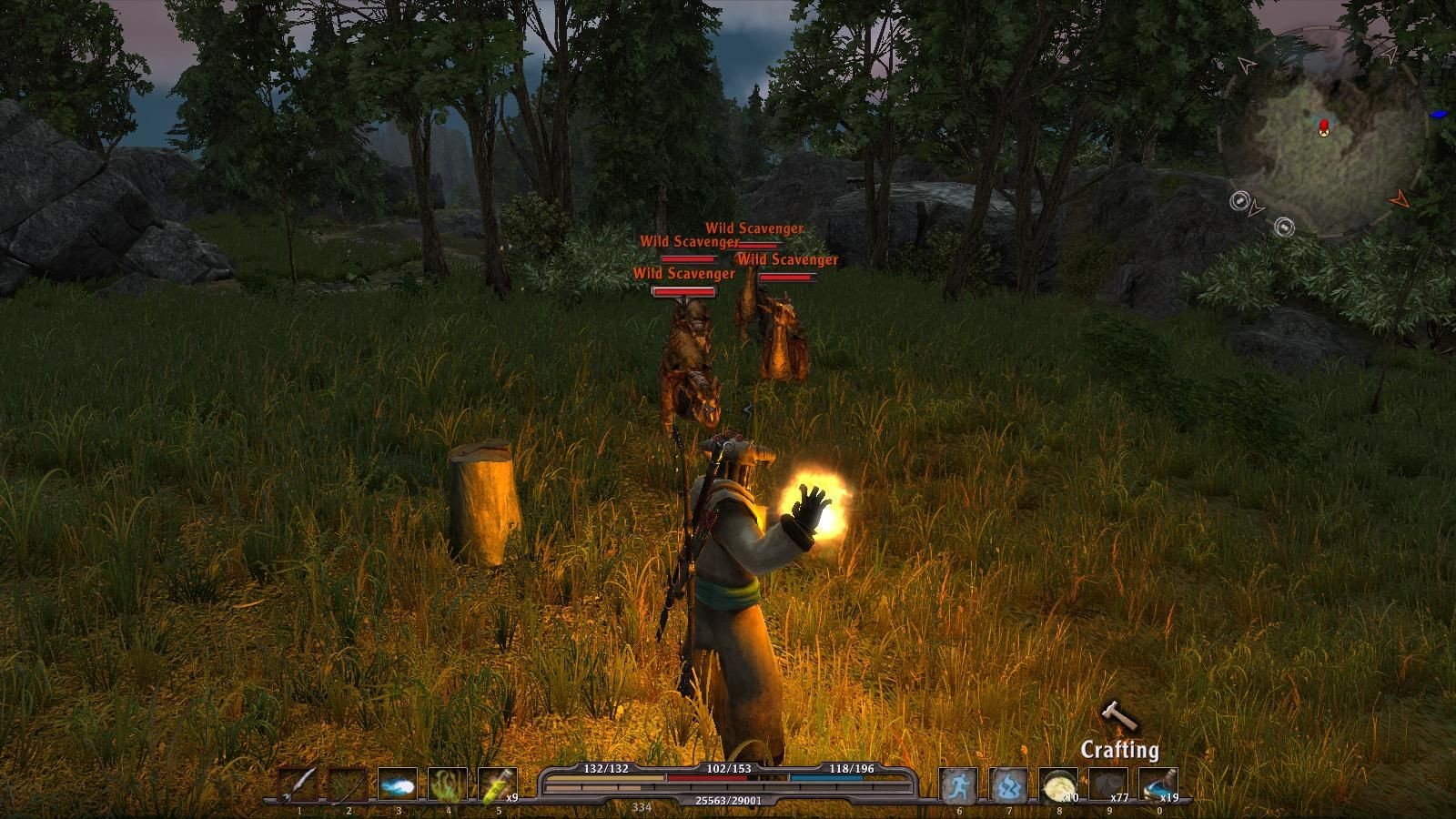Use the grey stone item stack
The height and width of the screenshot is (819, 1456).
coord(1108,784)
